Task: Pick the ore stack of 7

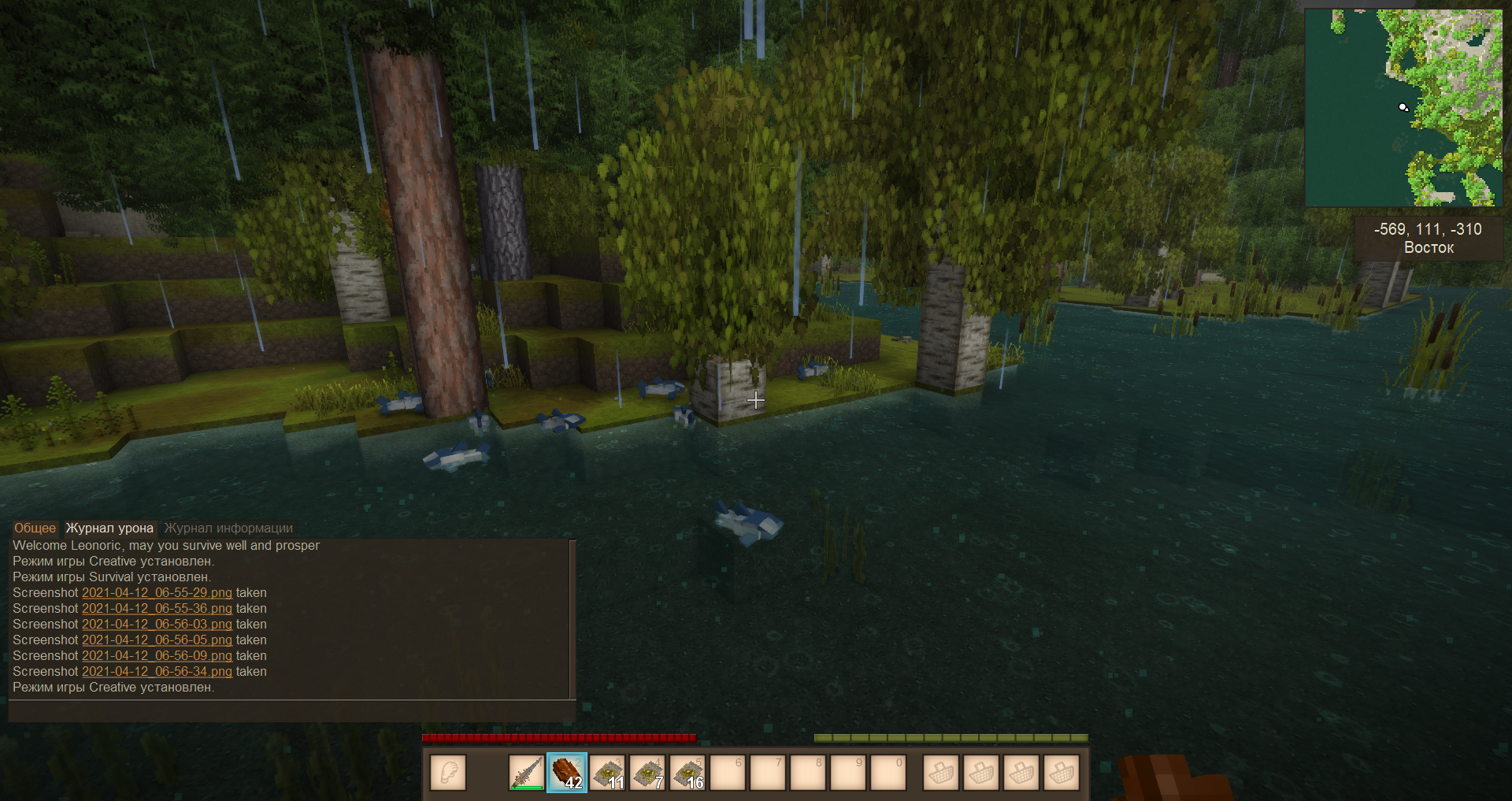Action: pyautogui.click(x=647, y=773)
